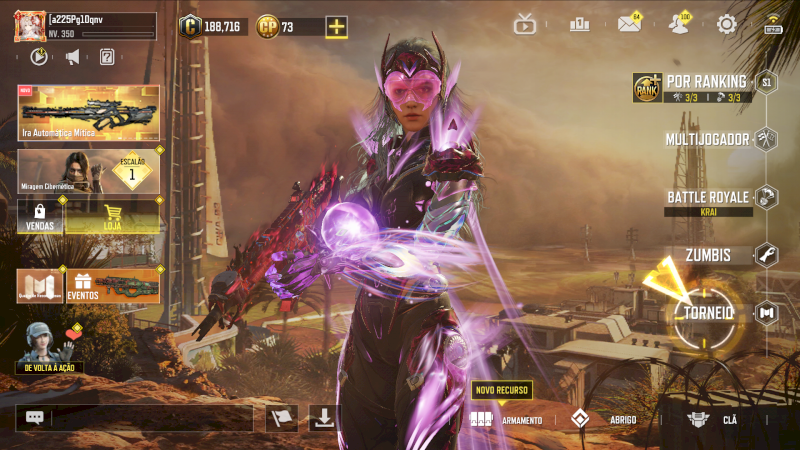The width and height of the screenshot is (800, 450).
Task: Open the Vendas offers
Action: point(40,216)
